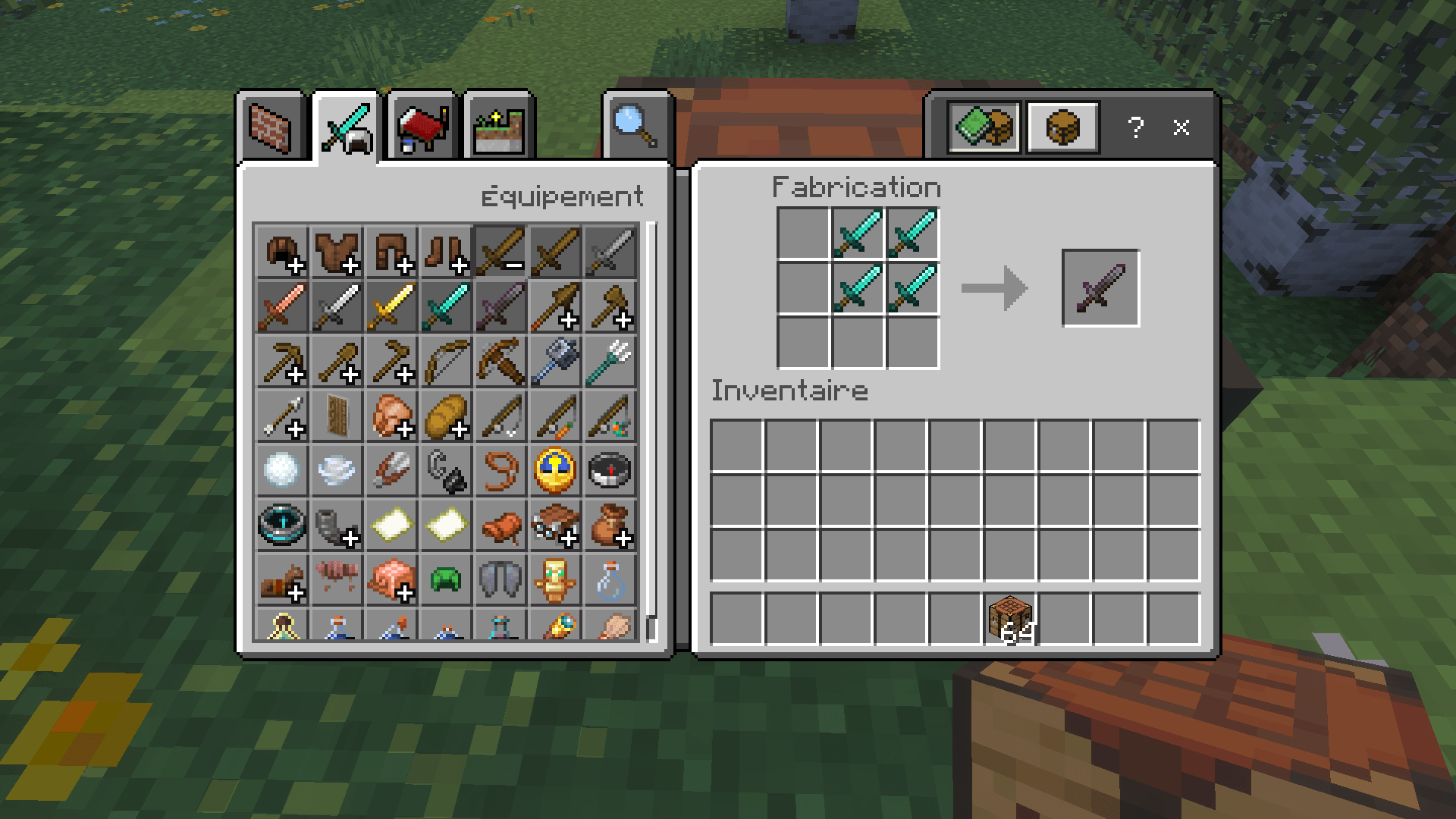Select the diamond sword from the equipment list
The width and height of the screenshot is (1456, 819).
[x=447, y=306]
